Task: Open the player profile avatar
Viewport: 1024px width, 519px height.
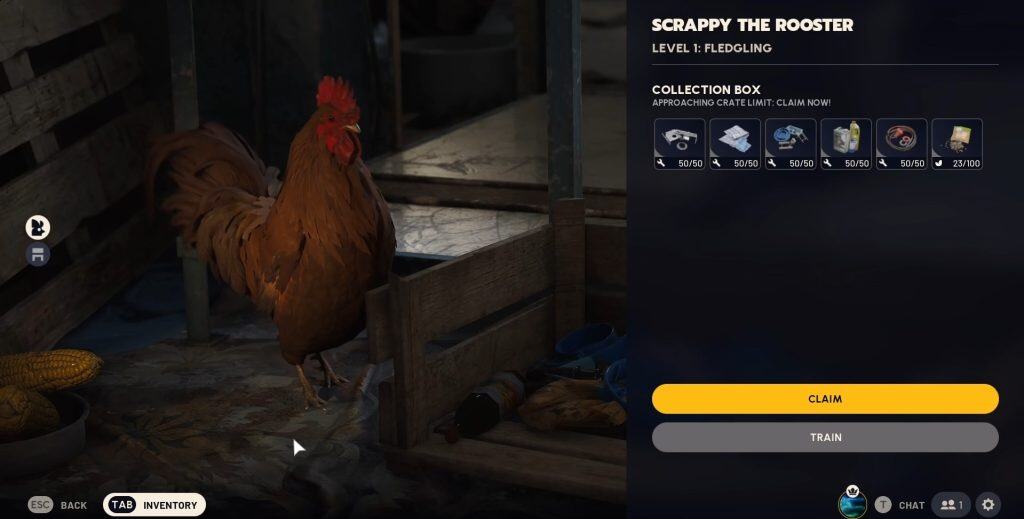Action: (852, 504)
